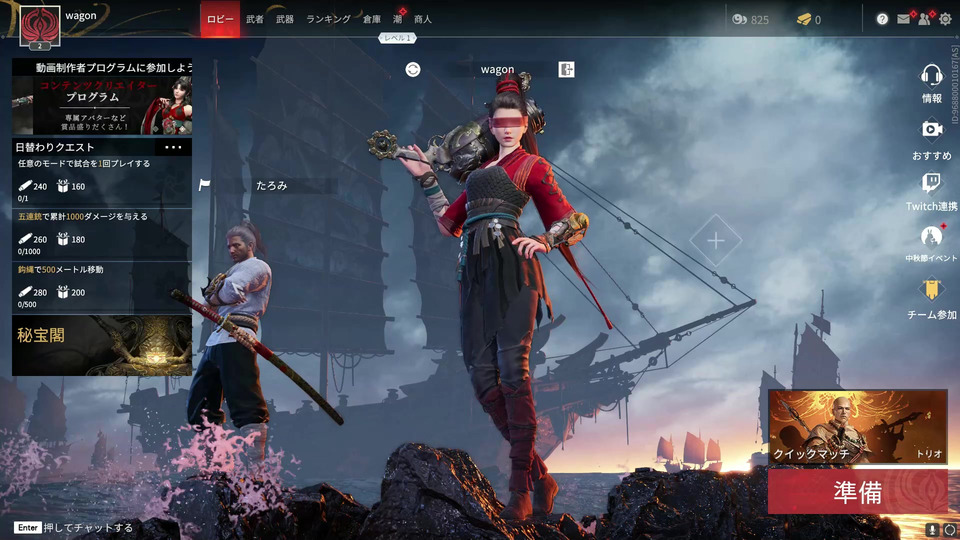Image resolution: width=960 pixels, height=540 pixels.
Task: Open Twitch連携 account linking
Action: pos(932,191)
